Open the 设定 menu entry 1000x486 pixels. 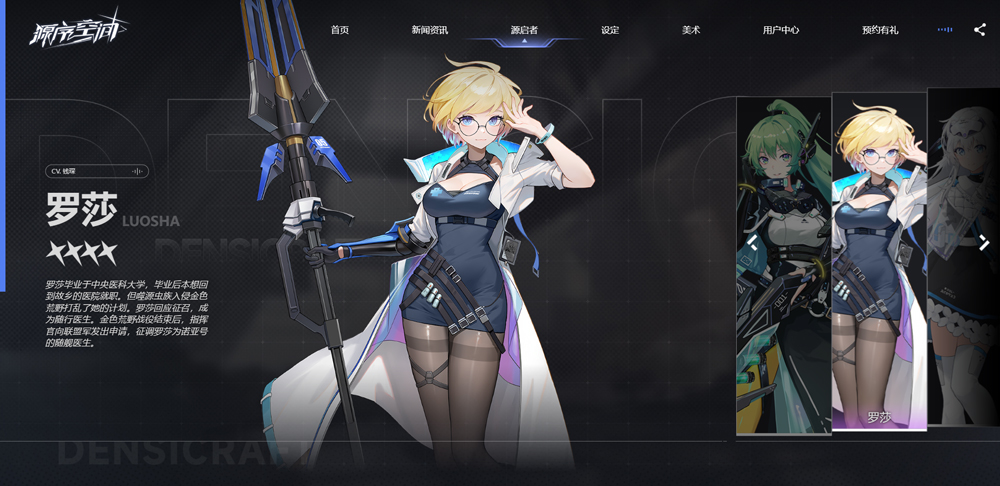pos(610,30)
